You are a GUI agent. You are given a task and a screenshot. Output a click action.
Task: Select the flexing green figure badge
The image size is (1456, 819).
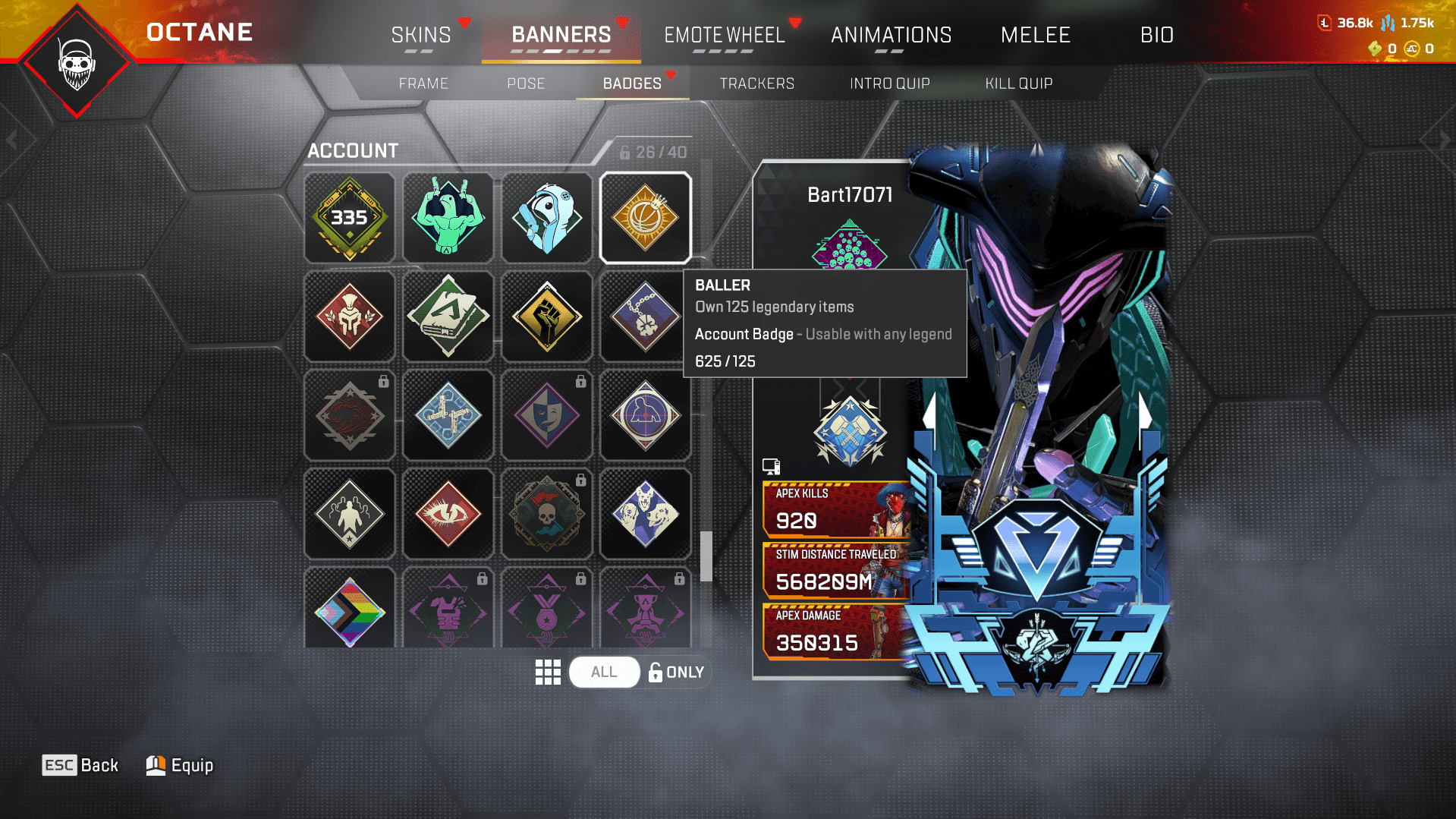pos(448,218)
